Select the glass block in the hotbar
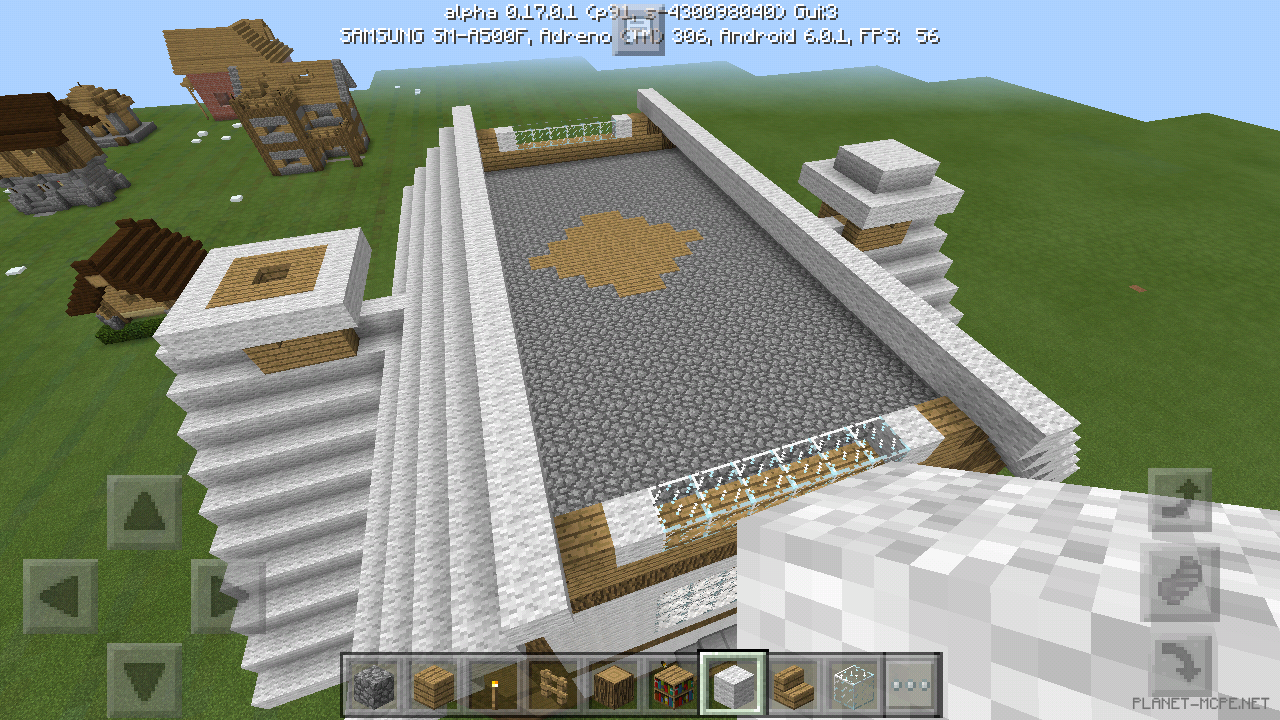 point(852,681)
